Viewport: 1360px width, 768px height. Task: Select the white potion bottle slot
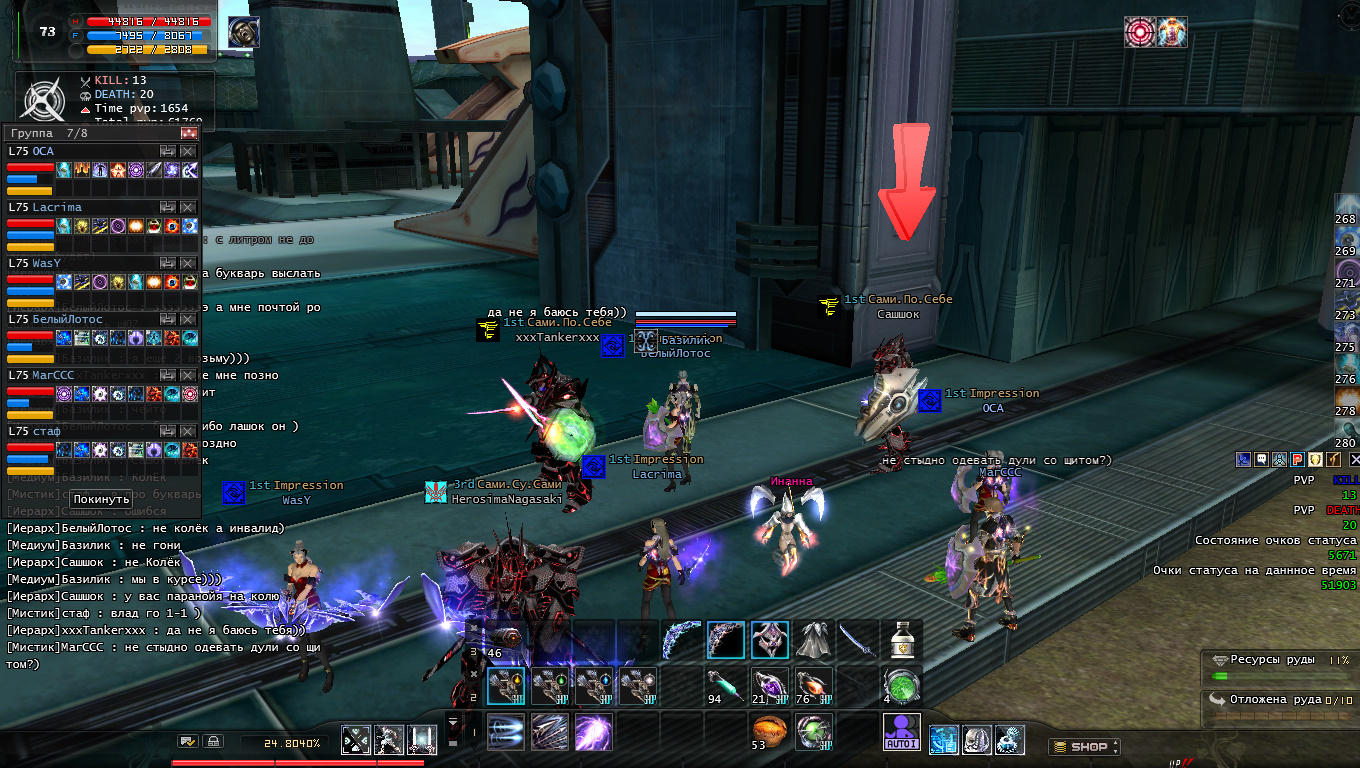click(x=901, y=640)
